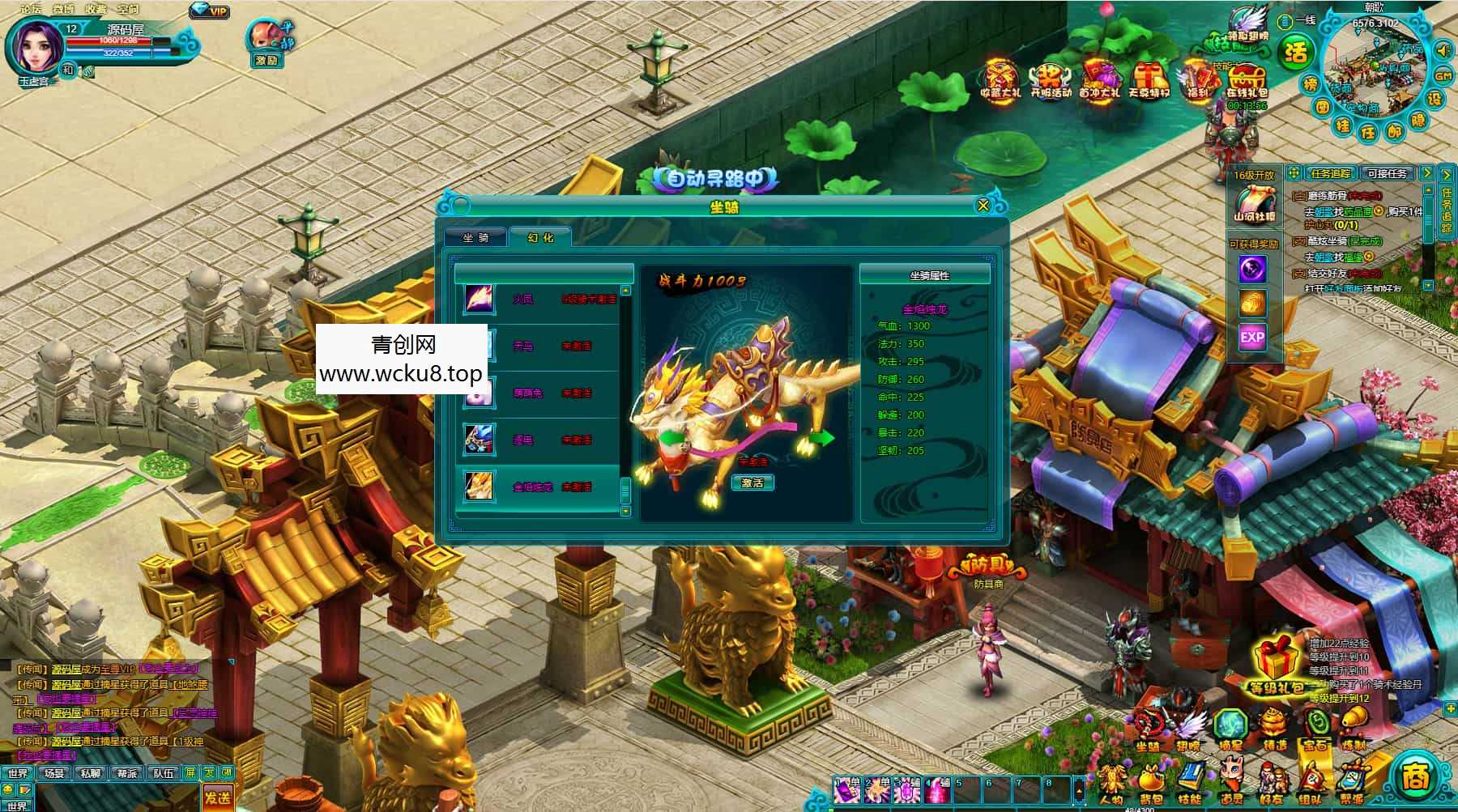The width and height of the screenshot is (1458, 812).
Task: Open the 帮派 (guild) flag icon
Action: point(1352,777)
